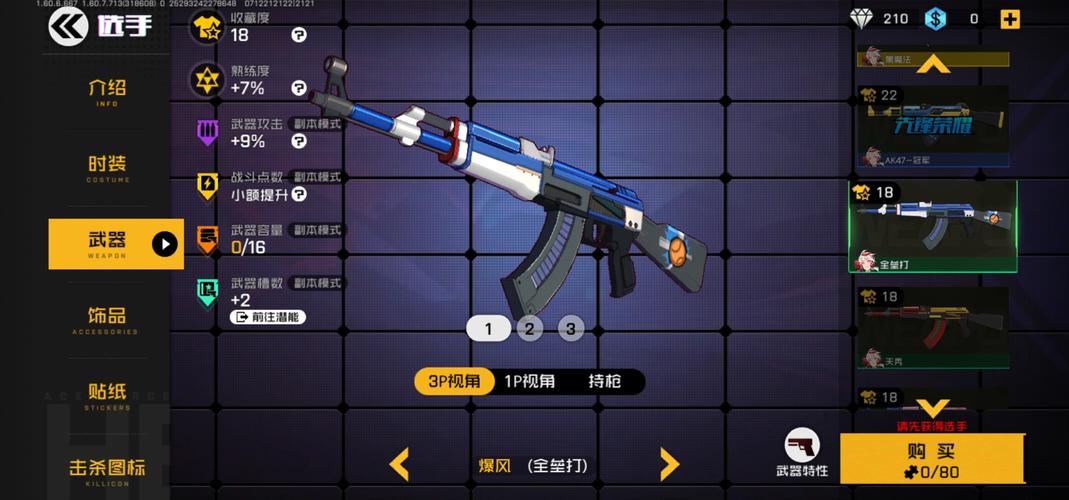Go to the next weapon skin arrow
This screenshot has width=1069, height=500.
pos(669,464)
